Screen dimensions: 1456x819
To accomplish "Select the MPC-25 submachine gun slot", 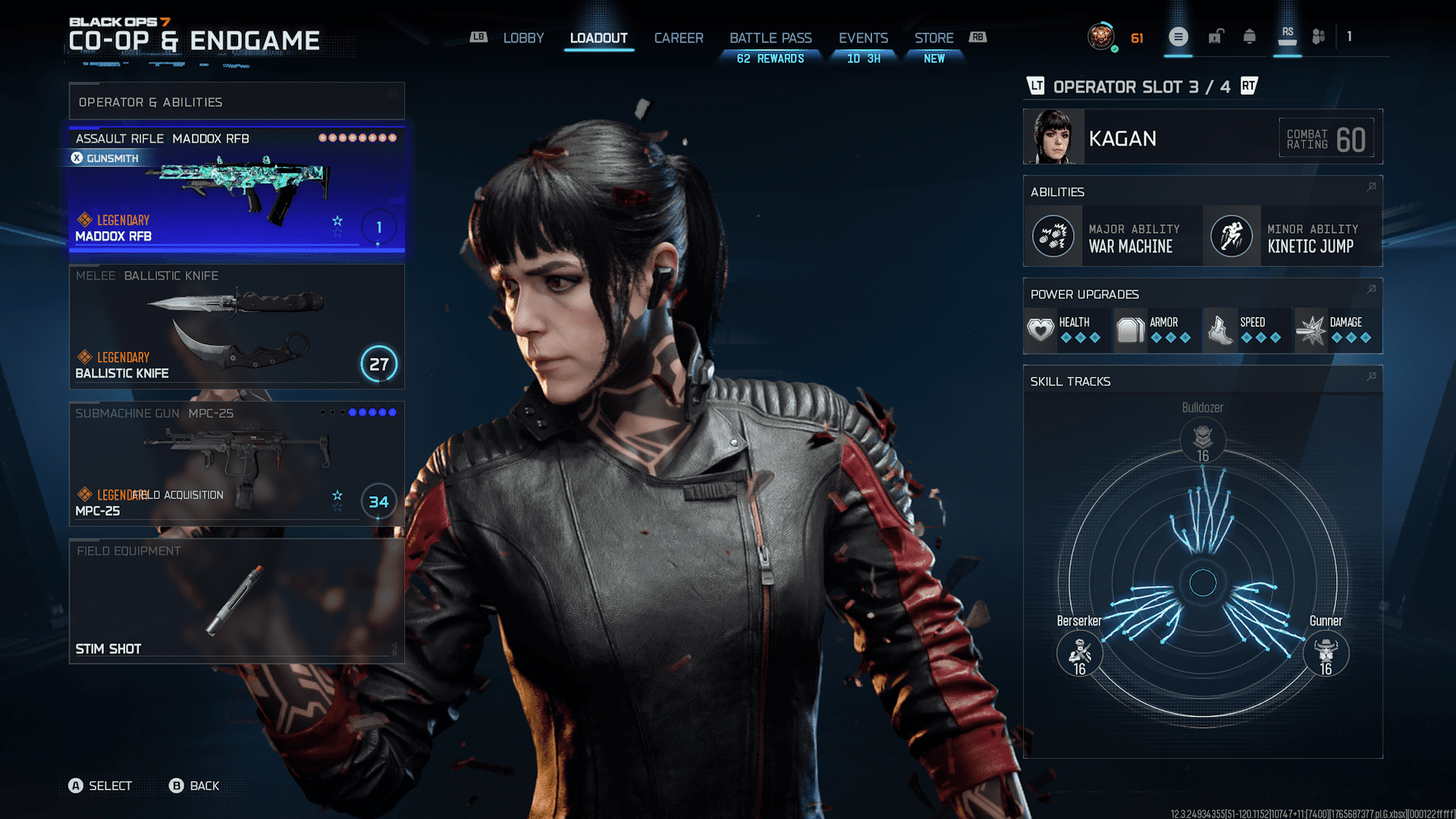I will [237, 463].
